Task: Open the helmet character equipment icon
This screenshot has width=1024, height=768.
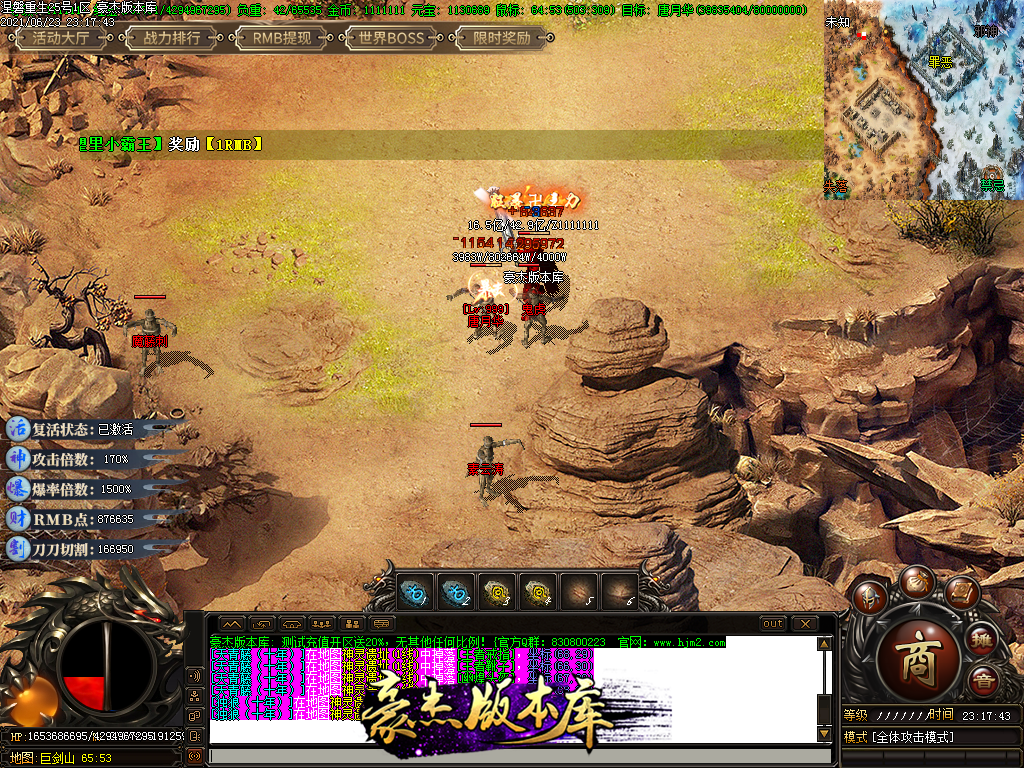Action: point(869,597)
